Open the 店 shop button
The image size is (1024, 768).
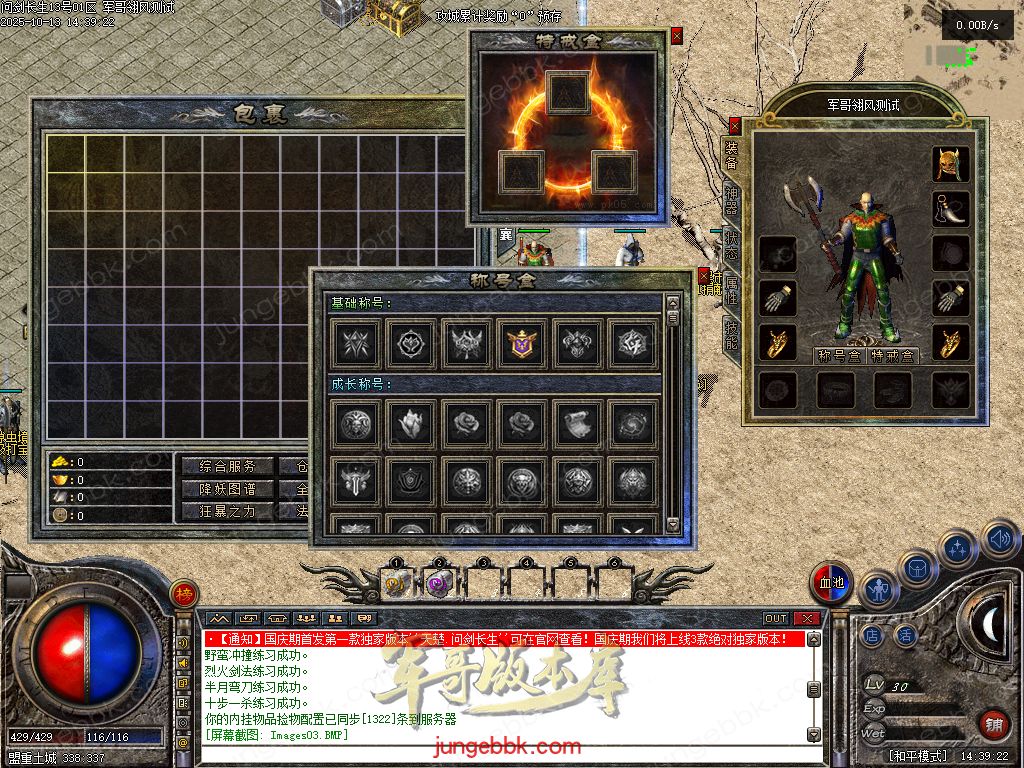pos(872,634)
